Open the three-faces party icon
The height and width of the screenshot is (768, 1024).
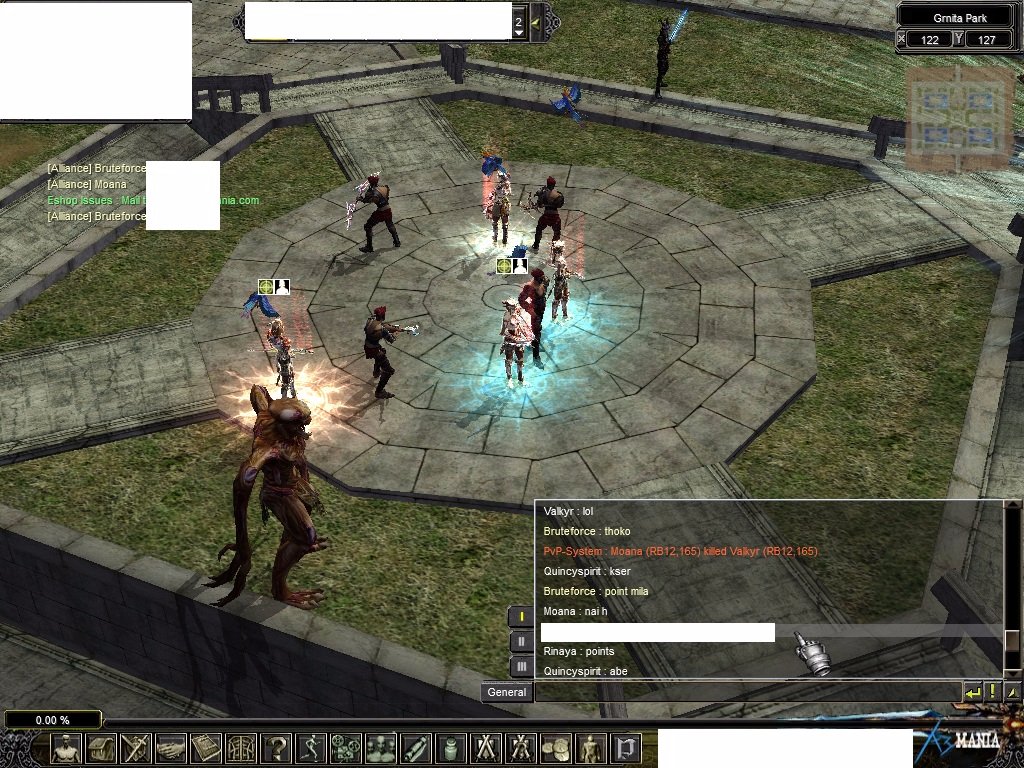click(x=380, y=748)
